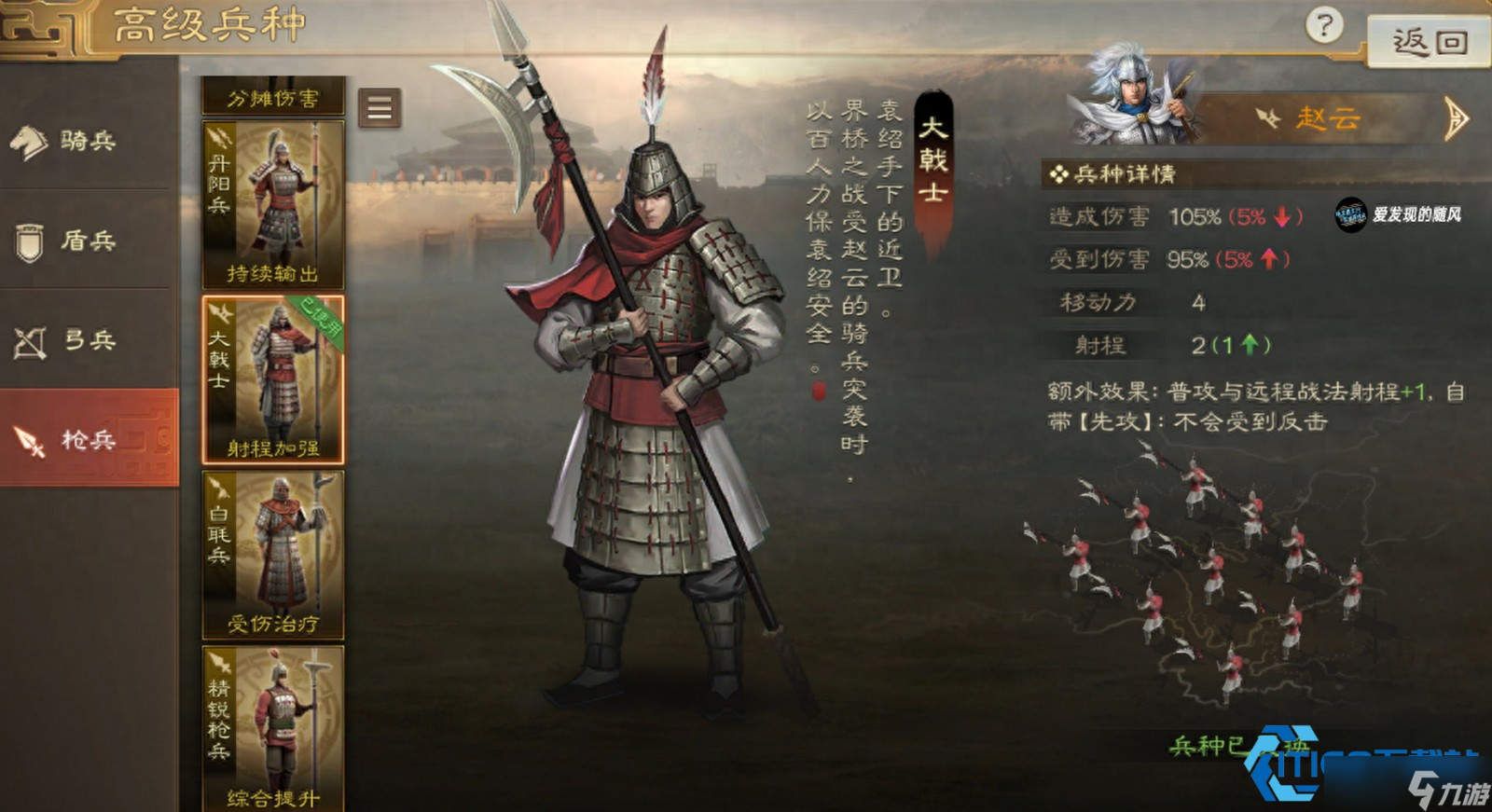Click the 兵种详情 diamond emblem icon
This screenshot has width=1492, height=812.
tap(1058, 174)
